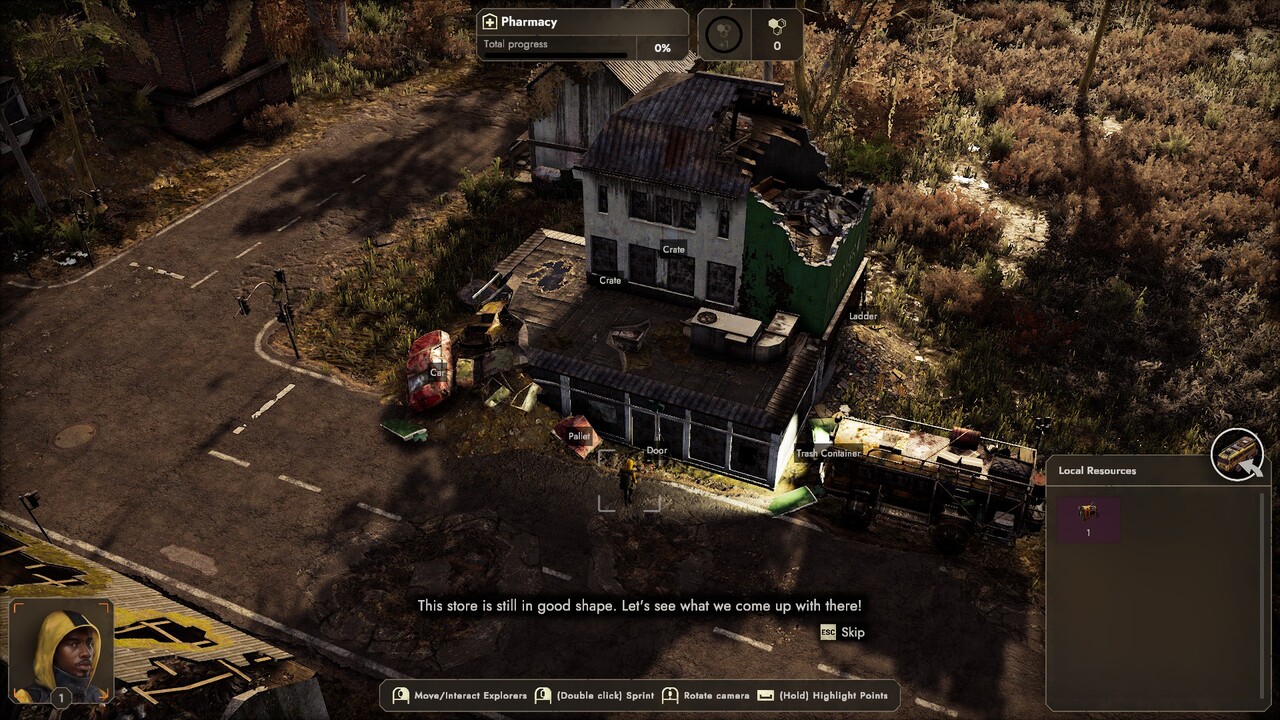1280x720 pixels.
Task: Skip the explorer's dialogue line
Action: (x=842, y=632)
